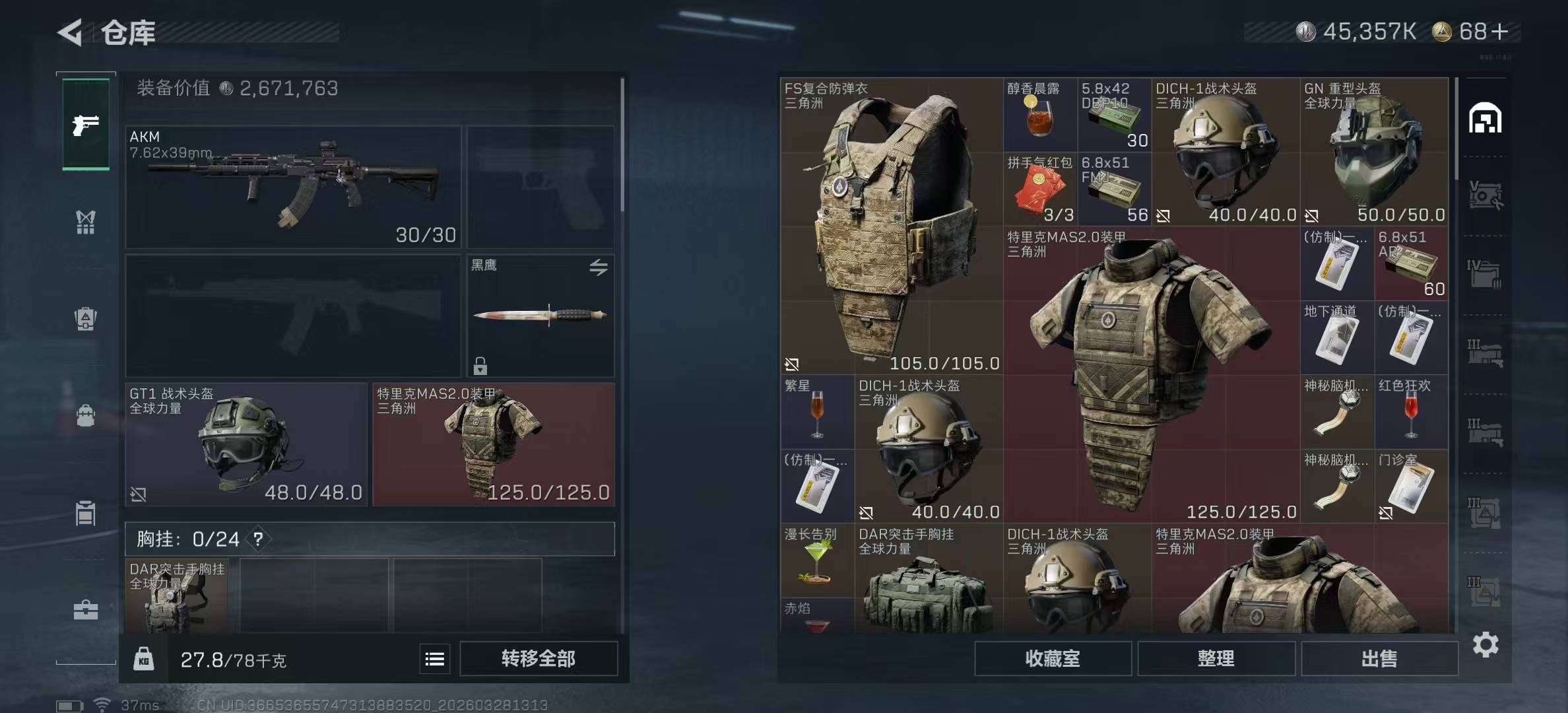This screenshot has width=1568, height=713.
Task: Select the 5.8x42 DBP10 ammo box
Action: pyautogui.click(x=1114, y=115)
